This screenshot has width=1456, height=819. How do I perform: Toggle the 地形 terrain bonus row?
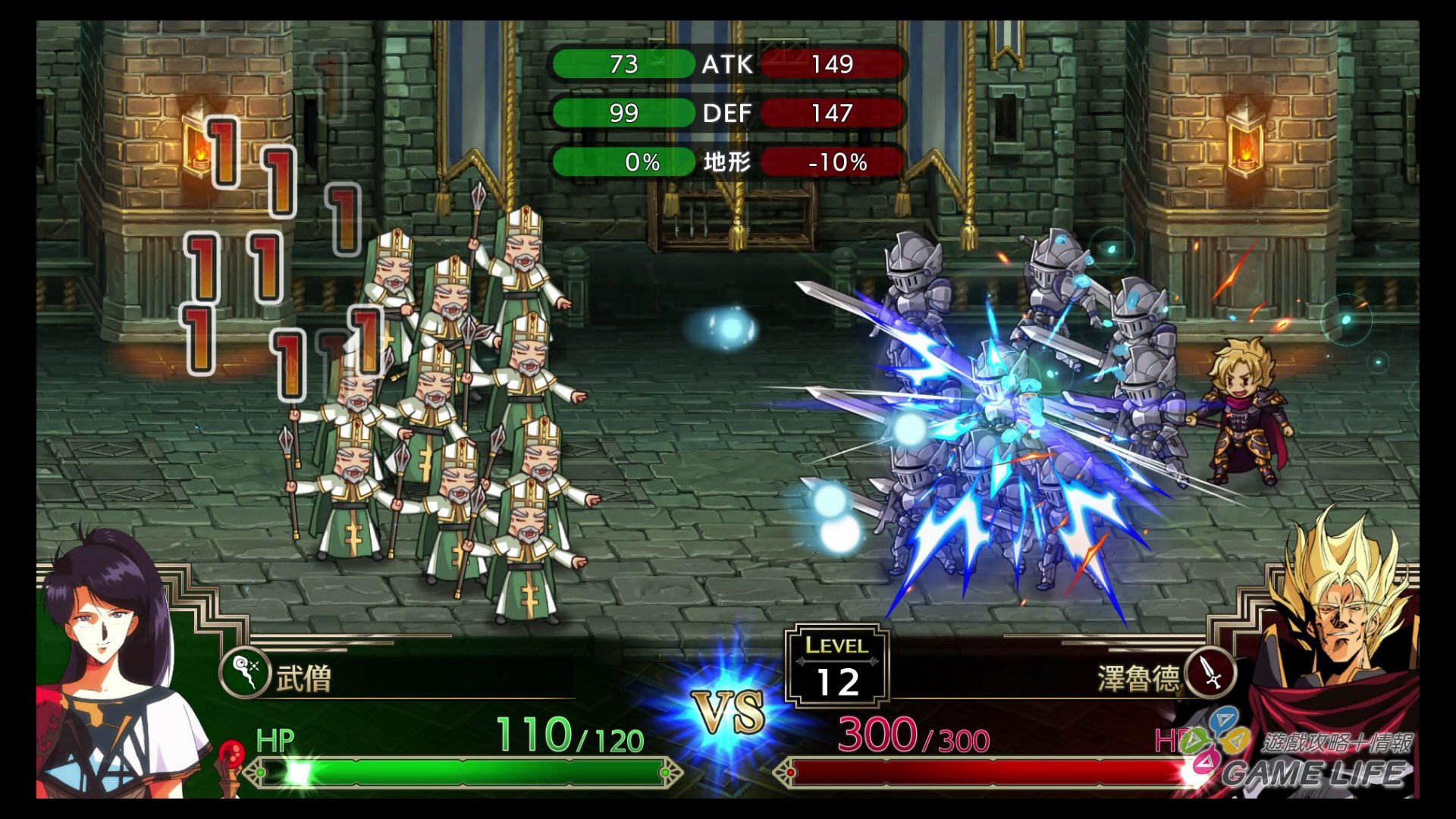tap(726, 161)
